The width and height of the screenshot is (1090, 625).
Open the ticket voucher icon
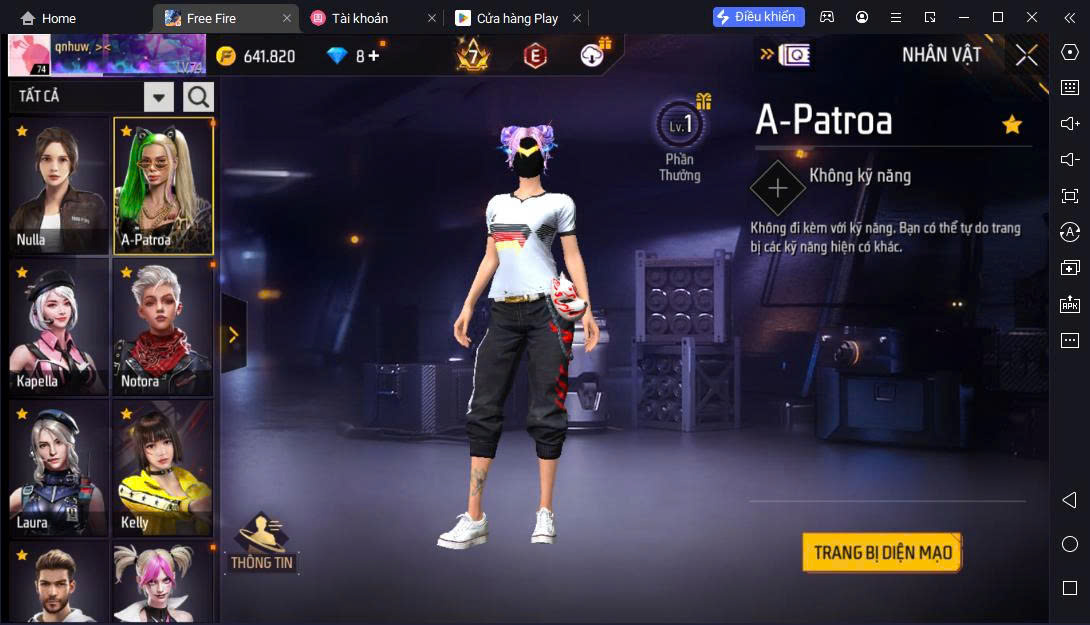(793, 55)
